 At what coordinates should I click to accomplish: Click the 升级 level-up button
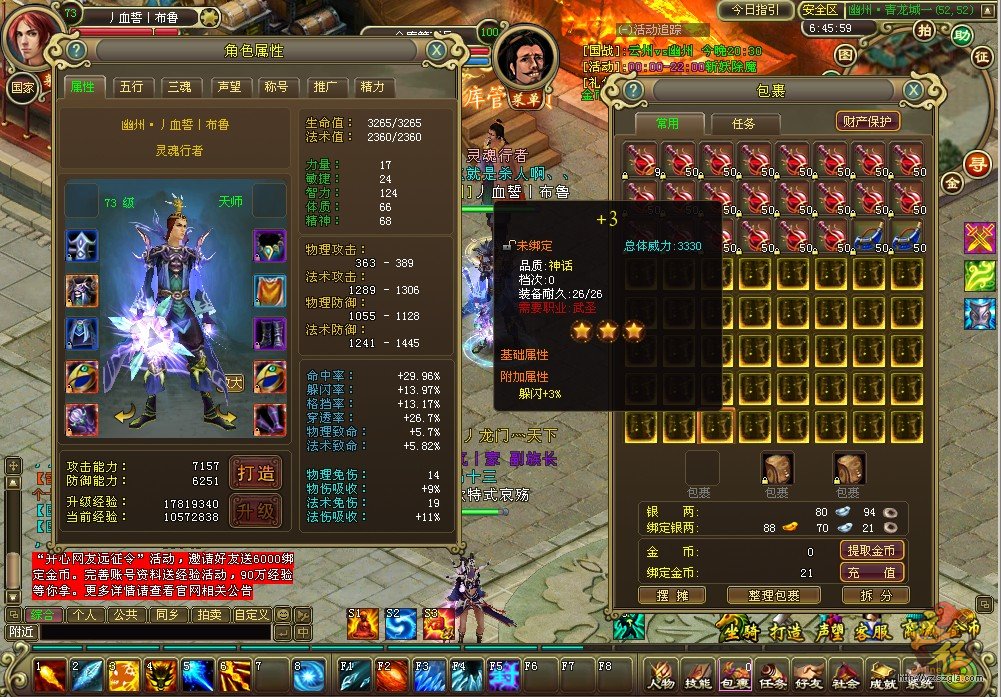254,511
